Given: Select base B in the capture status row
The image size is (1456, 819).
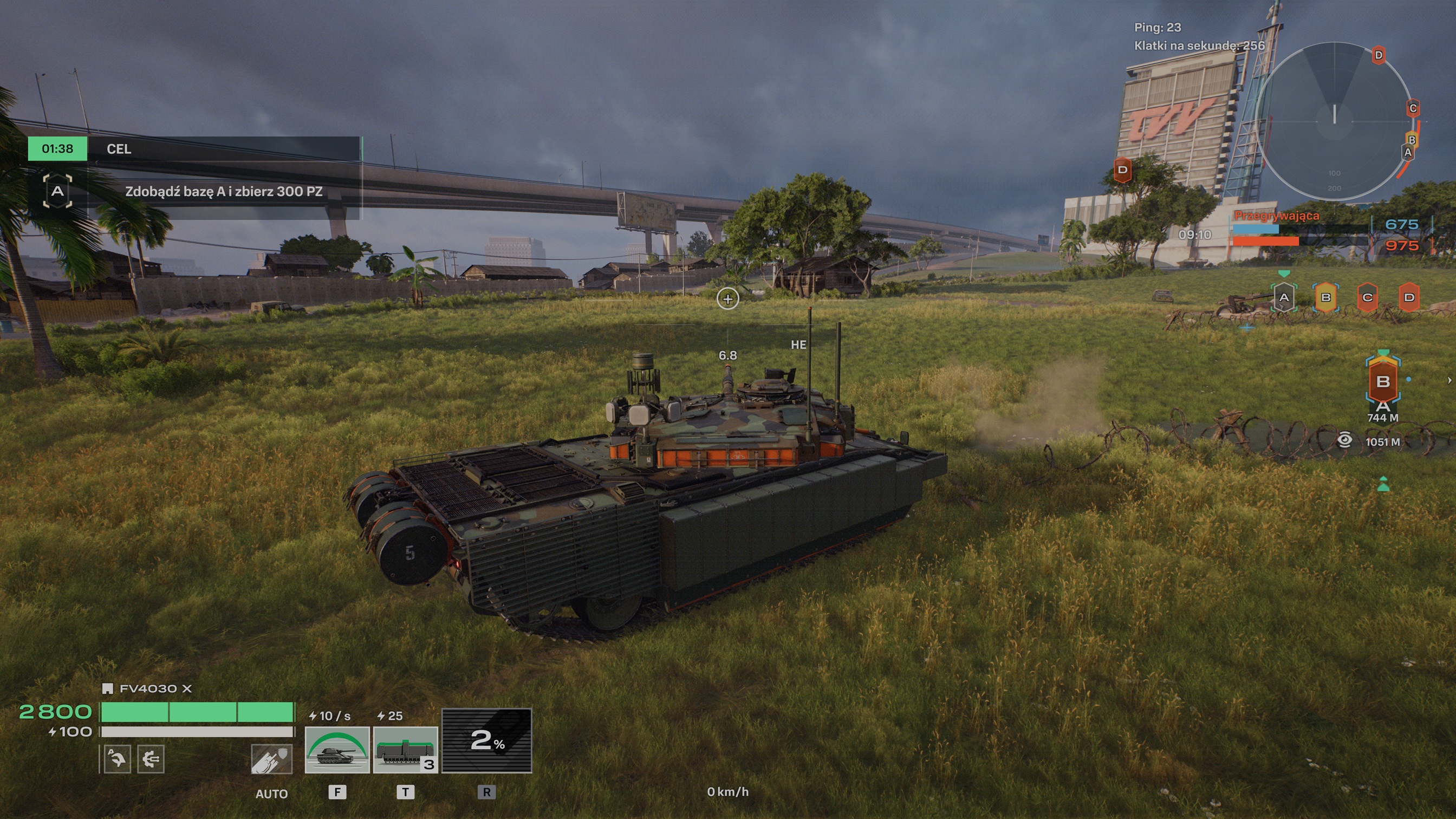Looking at the screenshot, I should pyautogui.click(x=1325, y=297).
